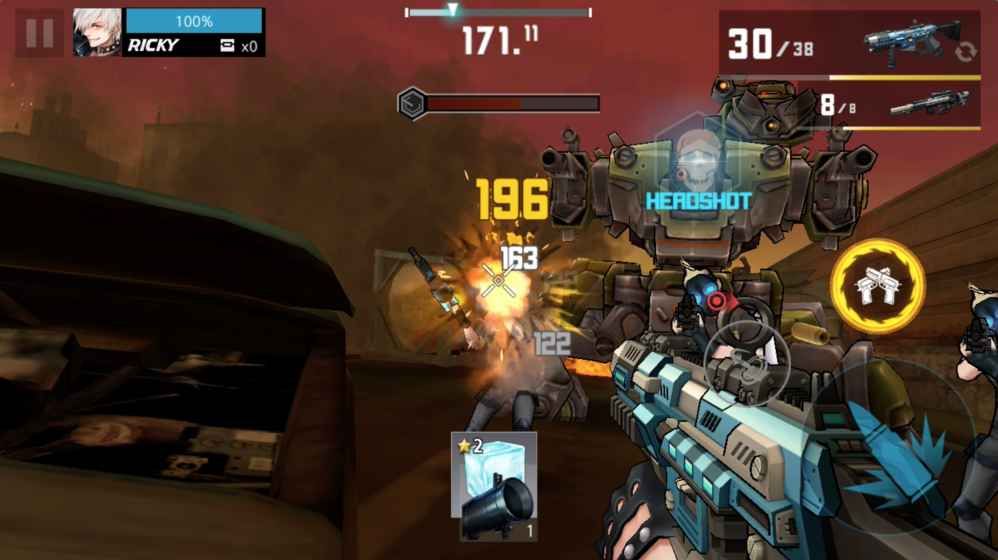This screenshot has height=560, width=998.
Task: Use the ice rocket launcher item slot
Action: tap(493, 487)
